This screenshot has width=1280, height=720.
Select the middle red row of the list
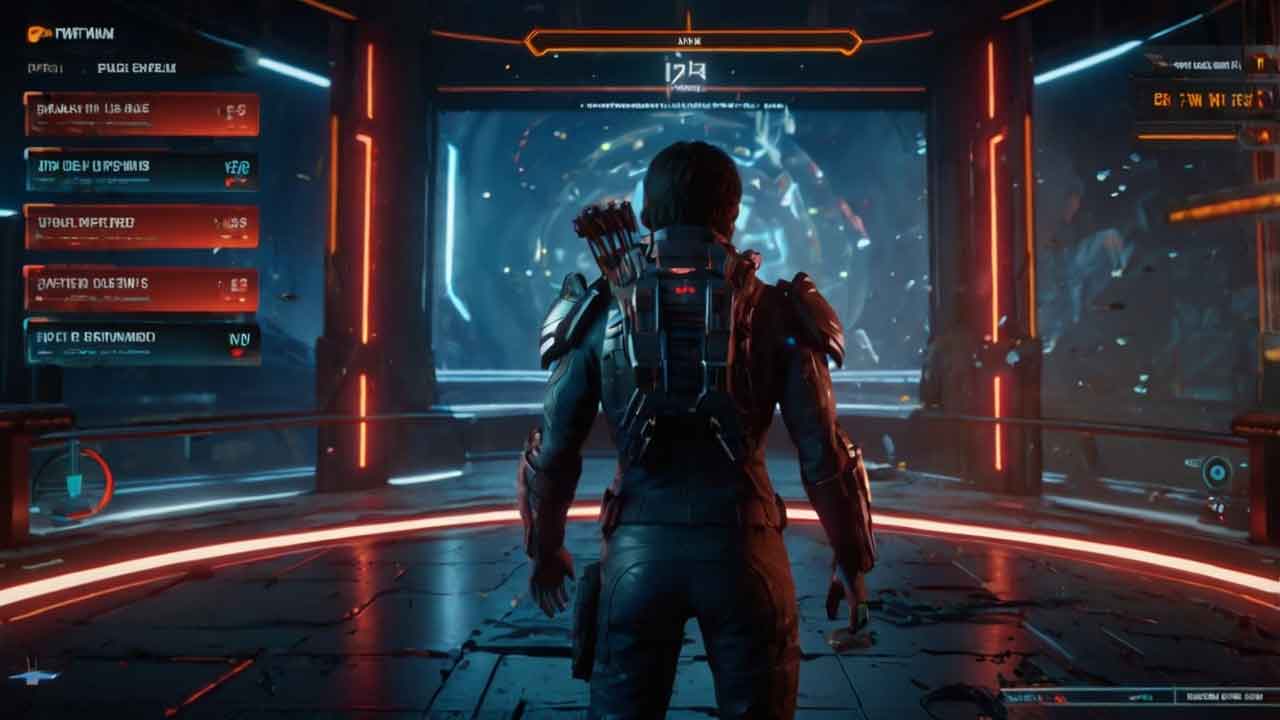click(x=141, y=226)
